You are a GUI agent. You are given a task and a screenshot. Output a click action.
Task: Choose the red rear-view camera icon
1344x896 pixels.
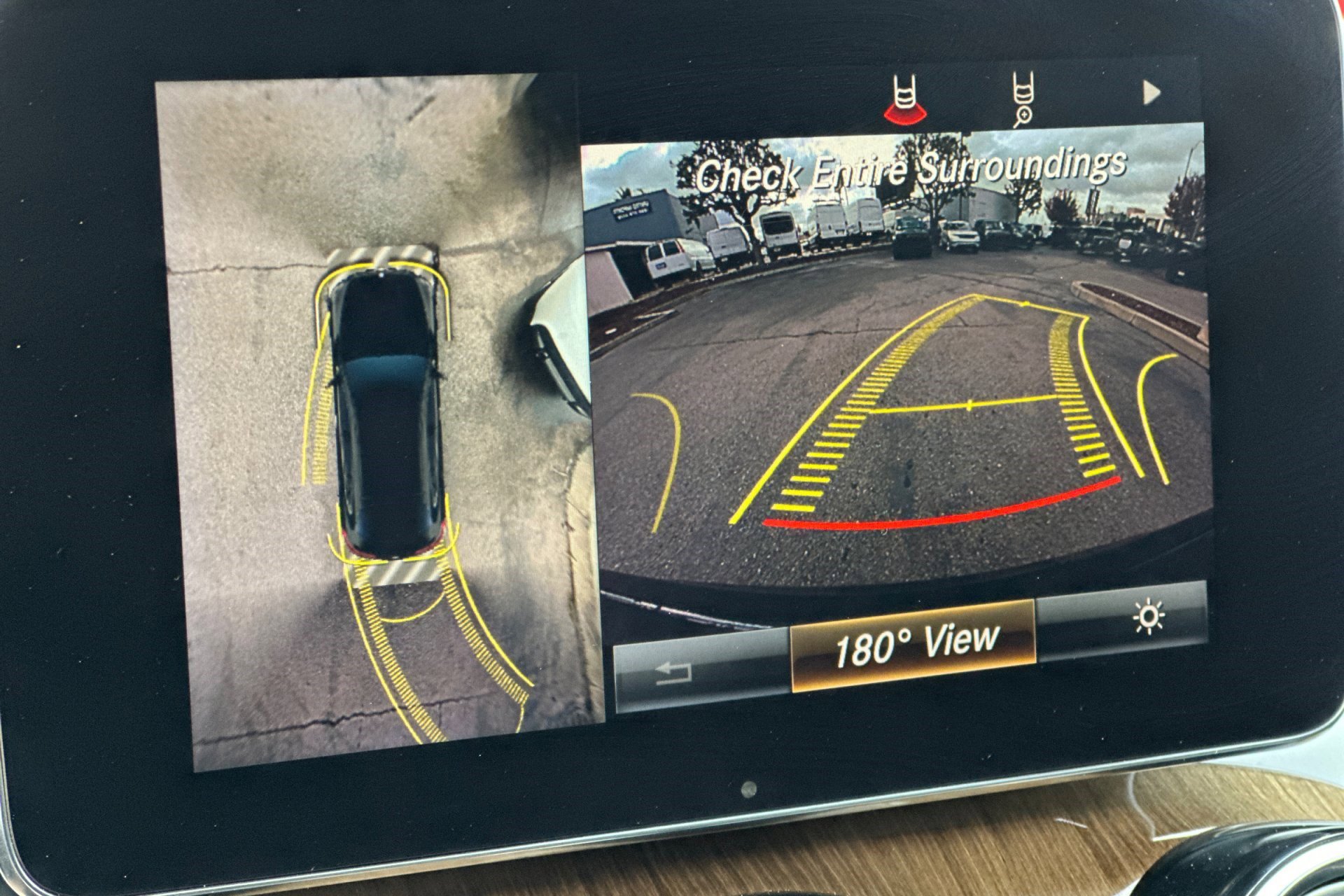pyautogui.click(x=904, y=99)
